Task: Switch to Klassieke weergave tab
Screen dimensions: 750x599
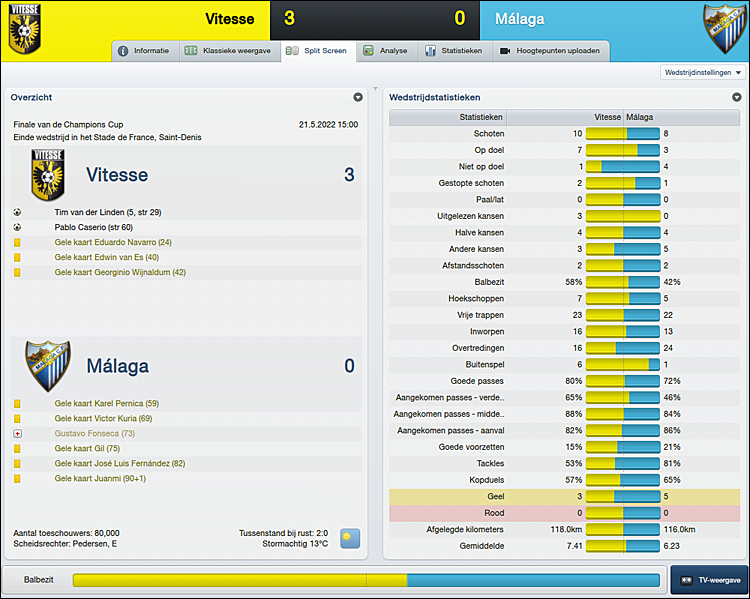Action: [x=228, y=50]
